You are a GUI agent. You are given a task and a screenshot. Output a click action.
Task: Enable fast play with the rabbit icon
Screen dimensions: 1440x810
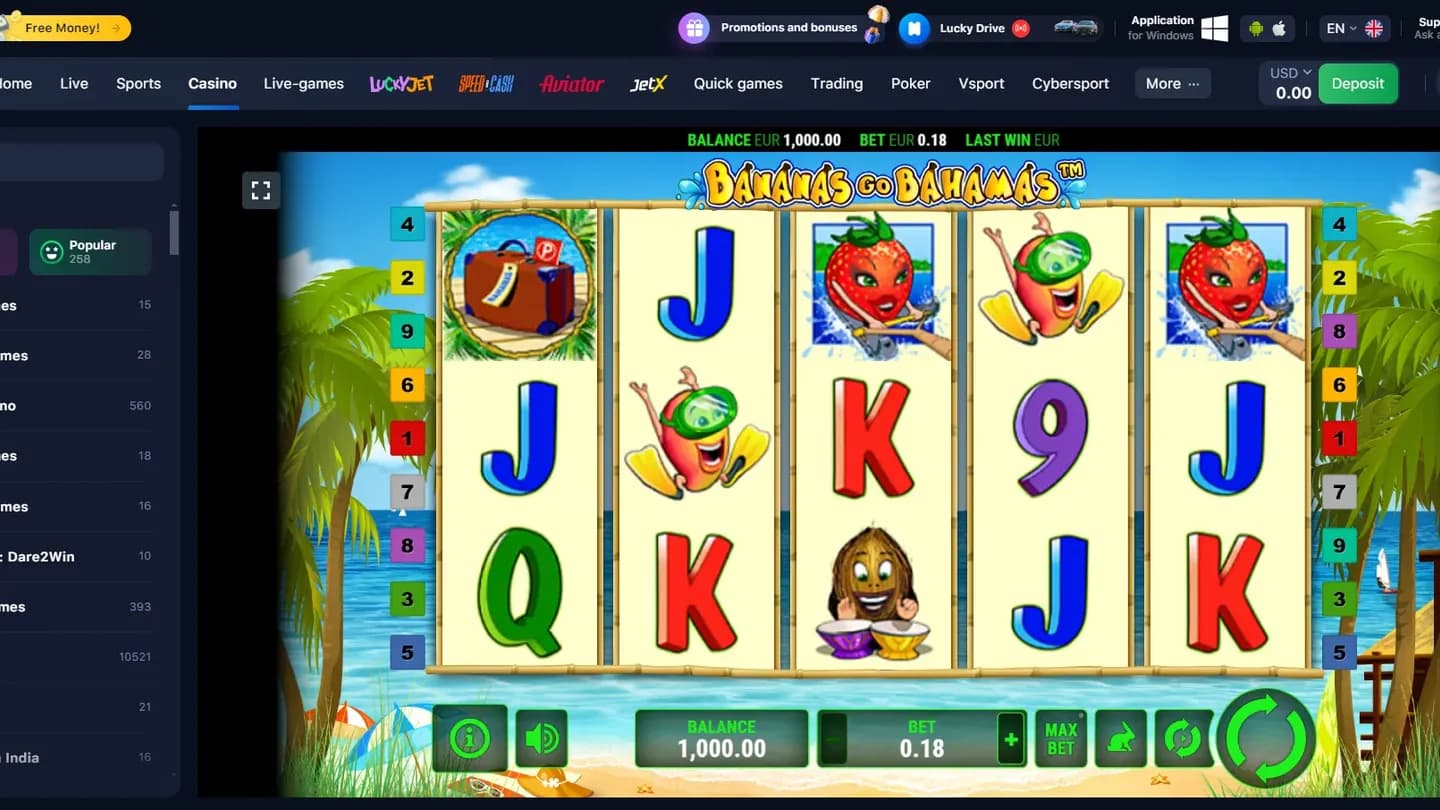(x=1121, y=737)
